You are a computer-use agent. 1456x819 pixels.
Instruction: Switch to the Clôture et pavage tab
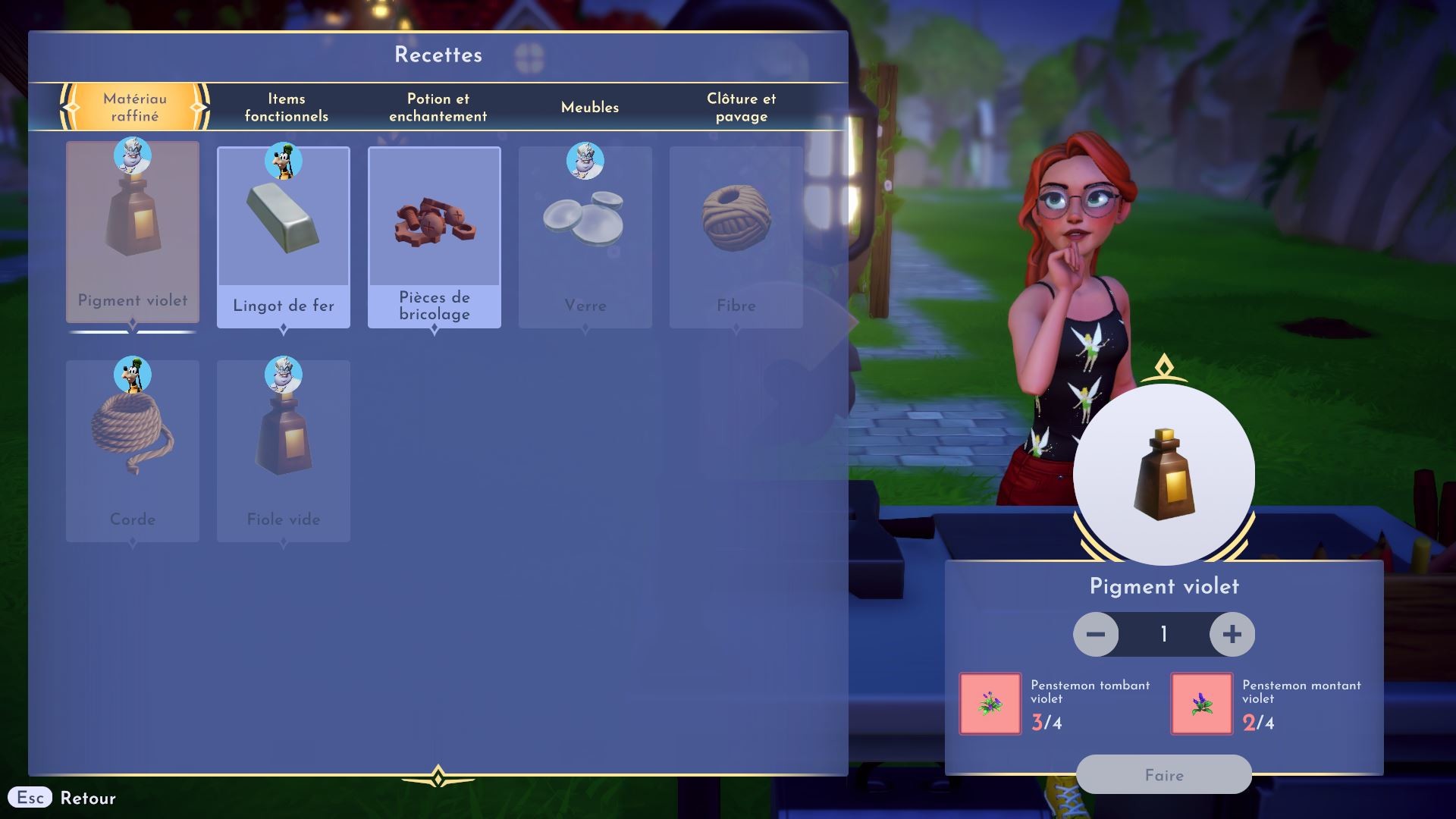pyautogui.click(x=741, y=106)
